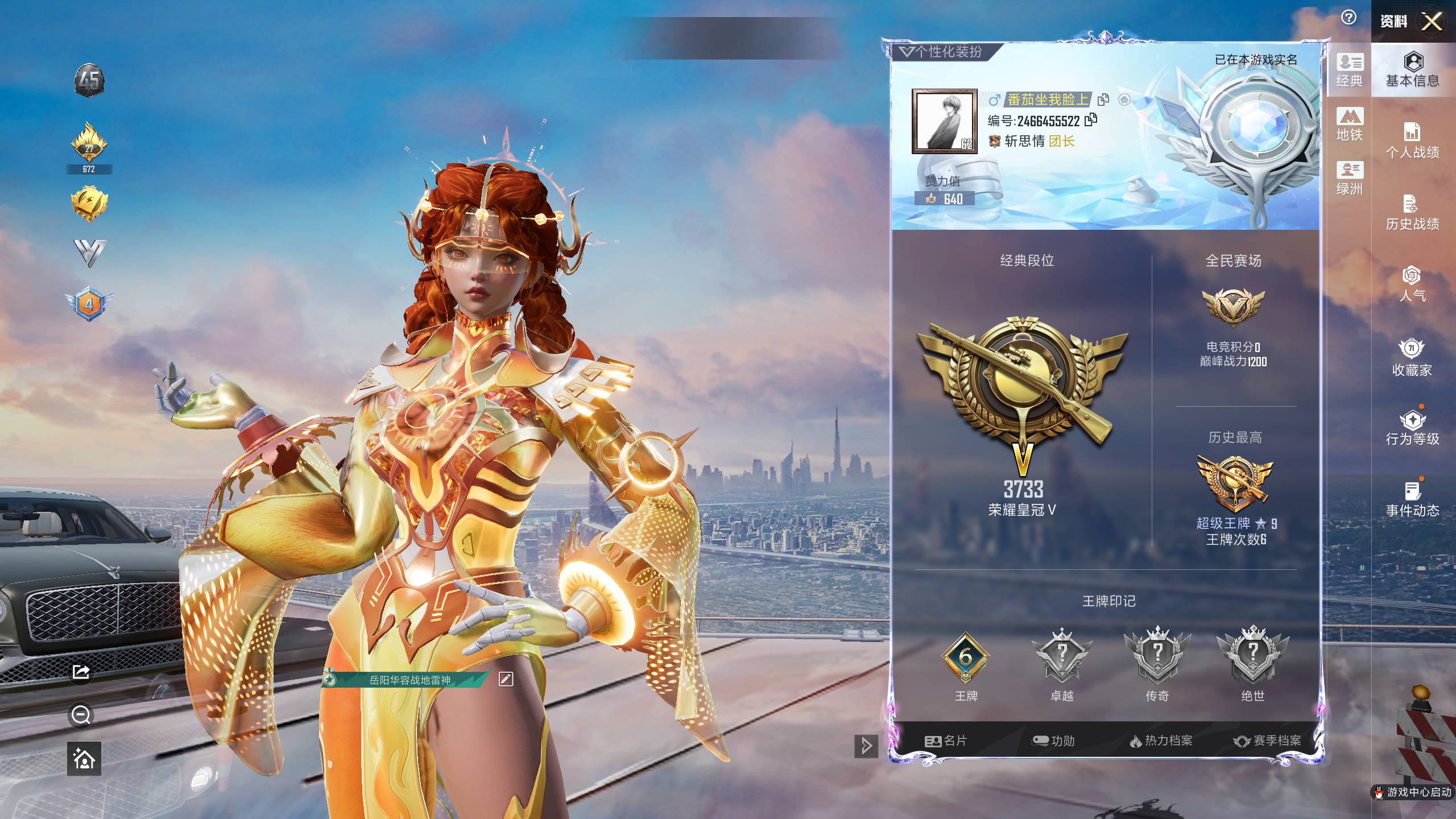Open the 名片 name card tab

click(x=946, y=741)
